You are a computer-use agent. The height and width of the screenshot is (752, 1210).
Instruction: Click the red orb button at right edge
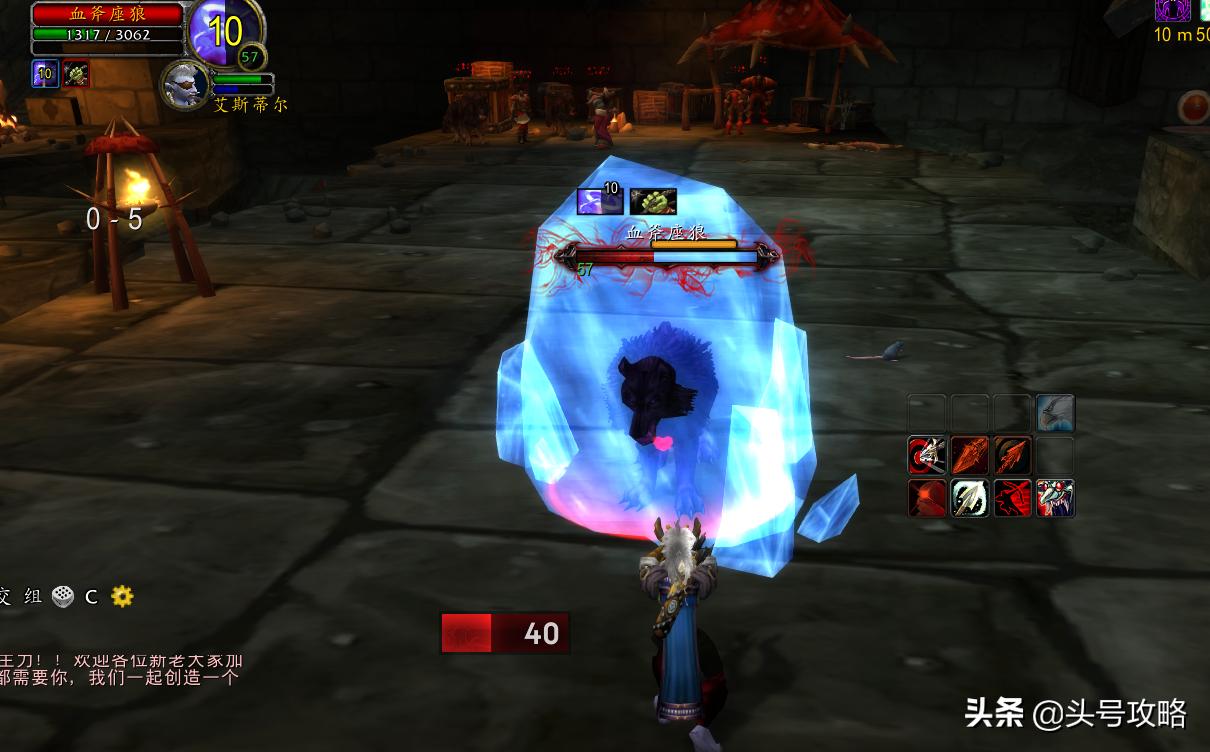[1193, 108]
